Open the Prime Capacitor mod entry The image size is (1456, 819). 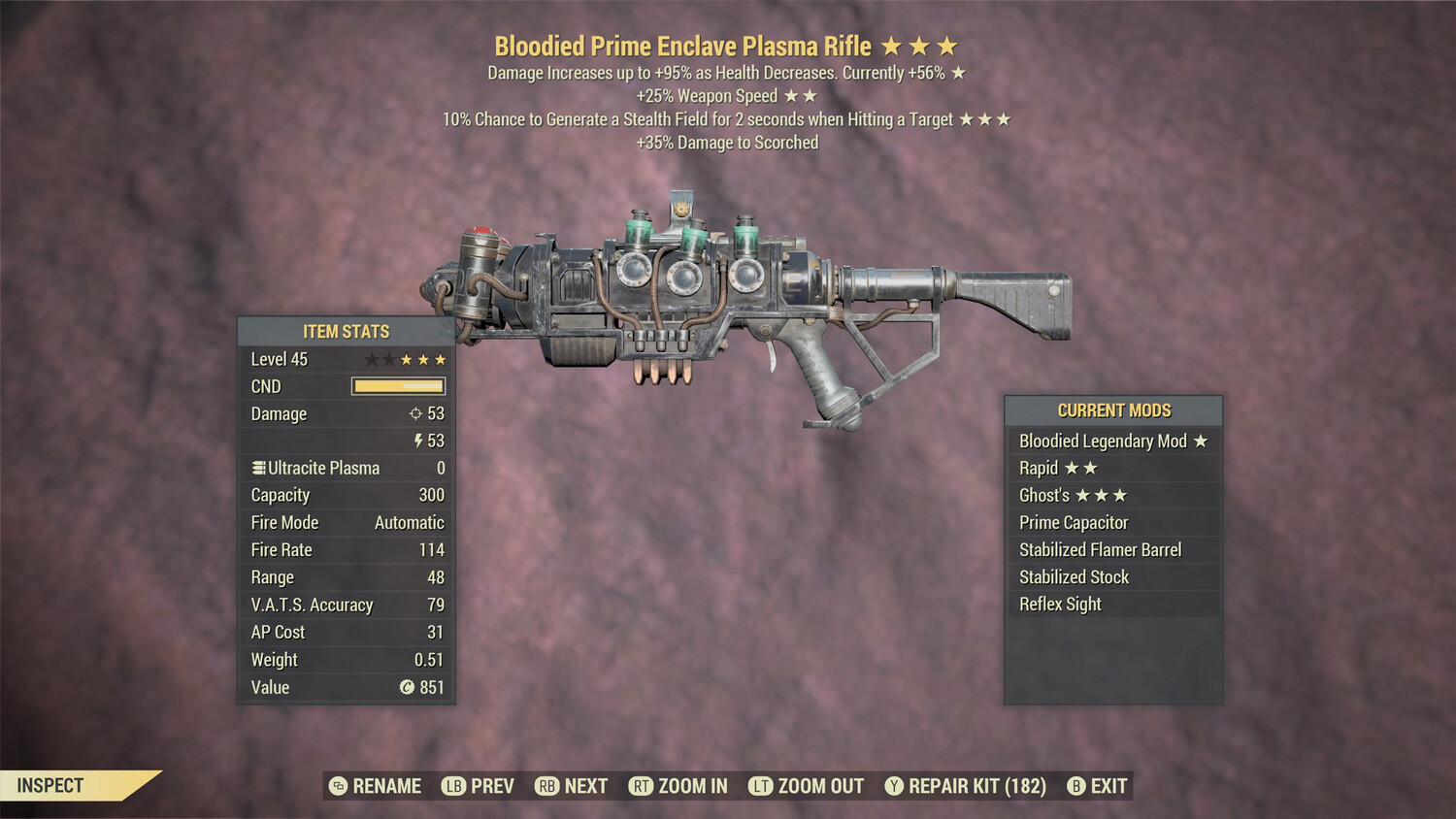coord(1076,522)
